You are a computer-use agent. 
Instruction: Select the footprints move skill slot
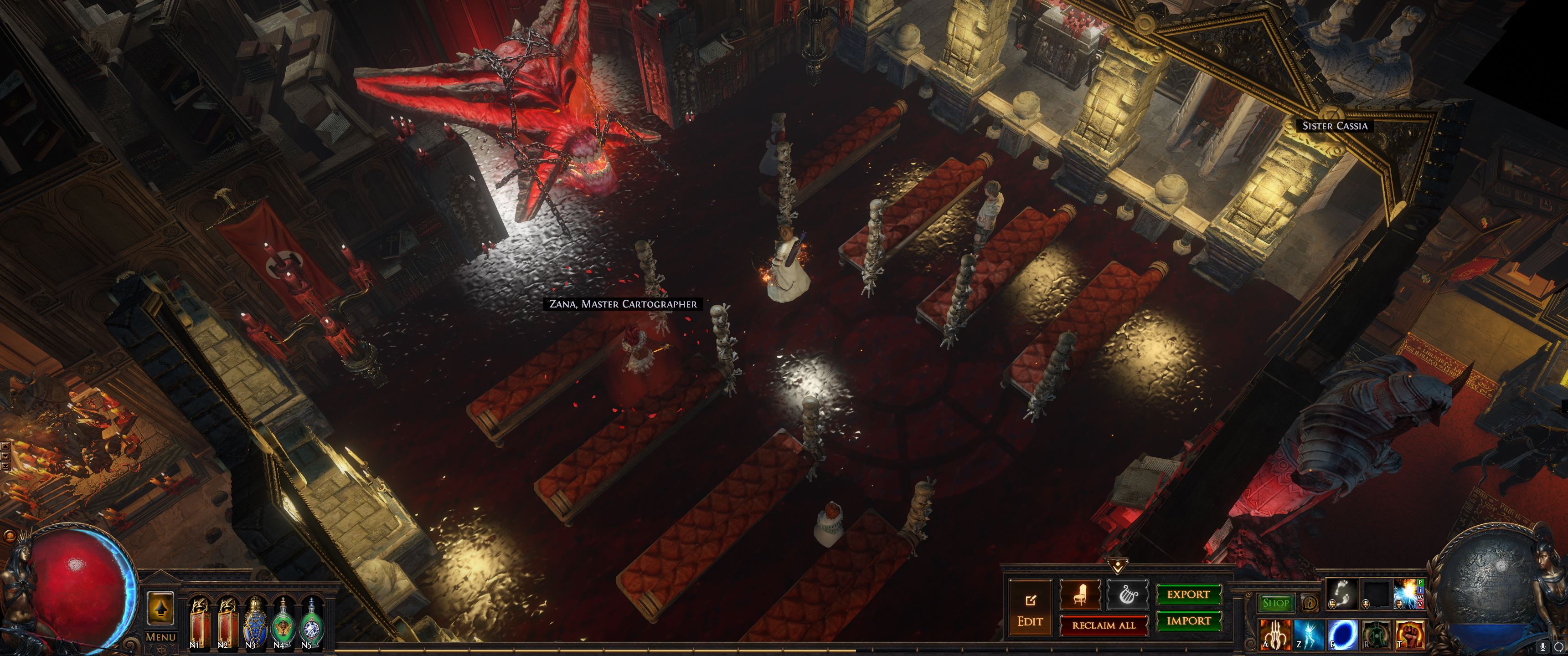click(1341, 593)
